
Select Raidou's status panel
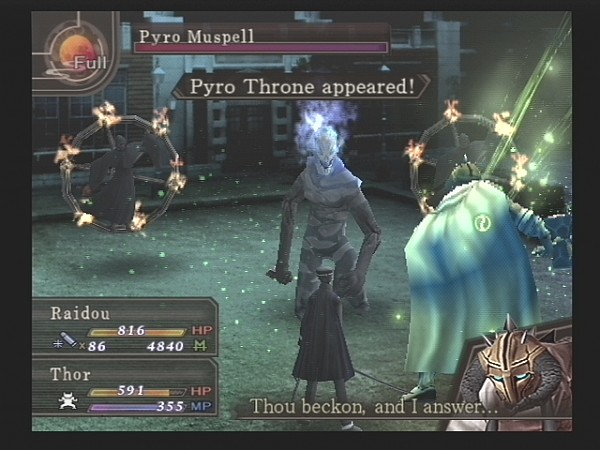pos(125,329)
